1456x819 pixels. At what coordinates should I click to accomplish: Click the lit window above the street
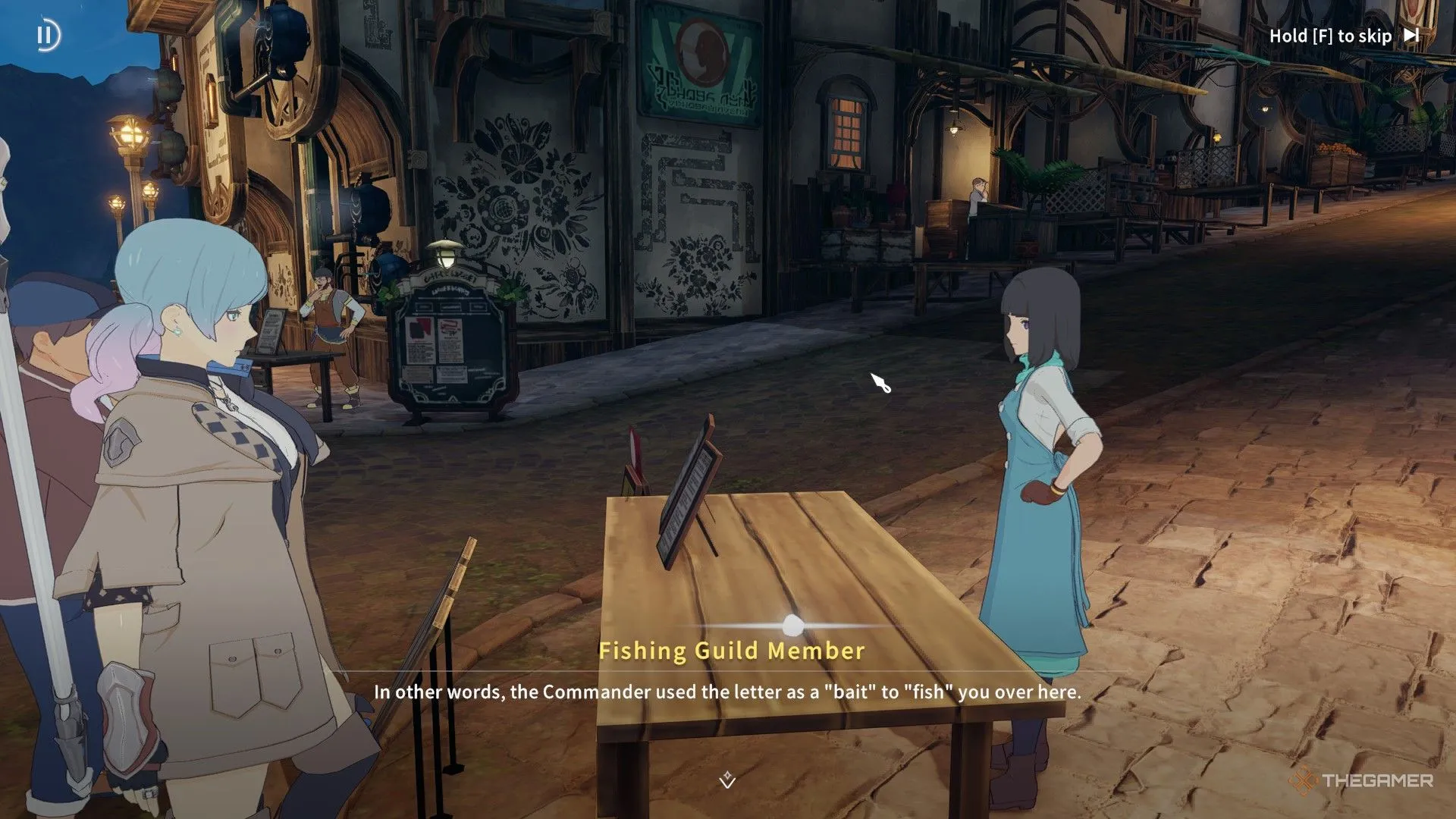846,127
